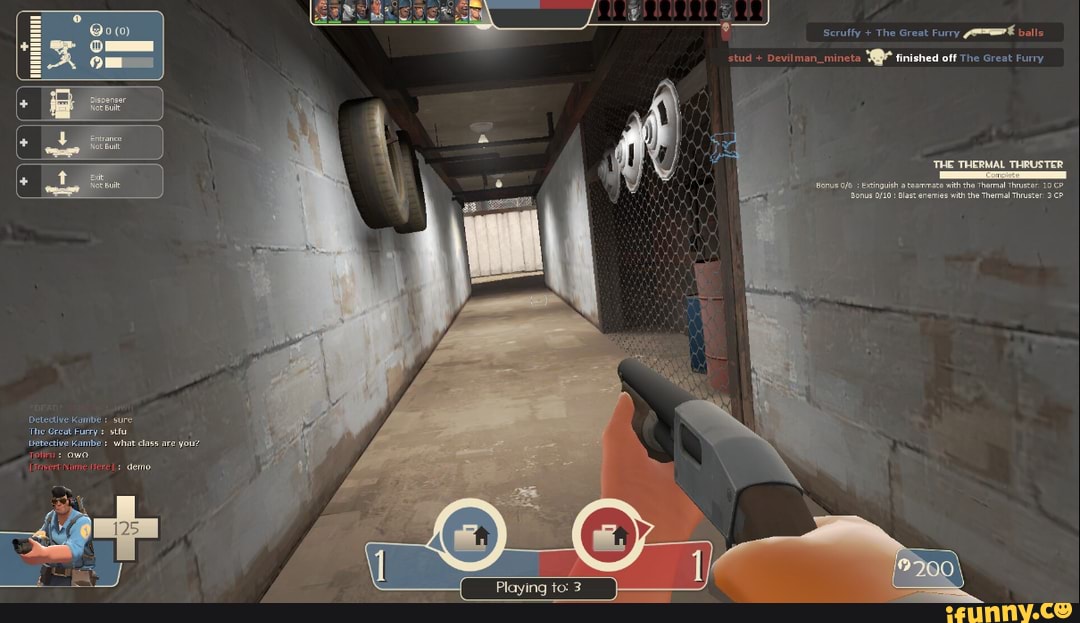Select the sentry gun building status panel
This screenshot has height=623, width=1080.
pos(90,46)
